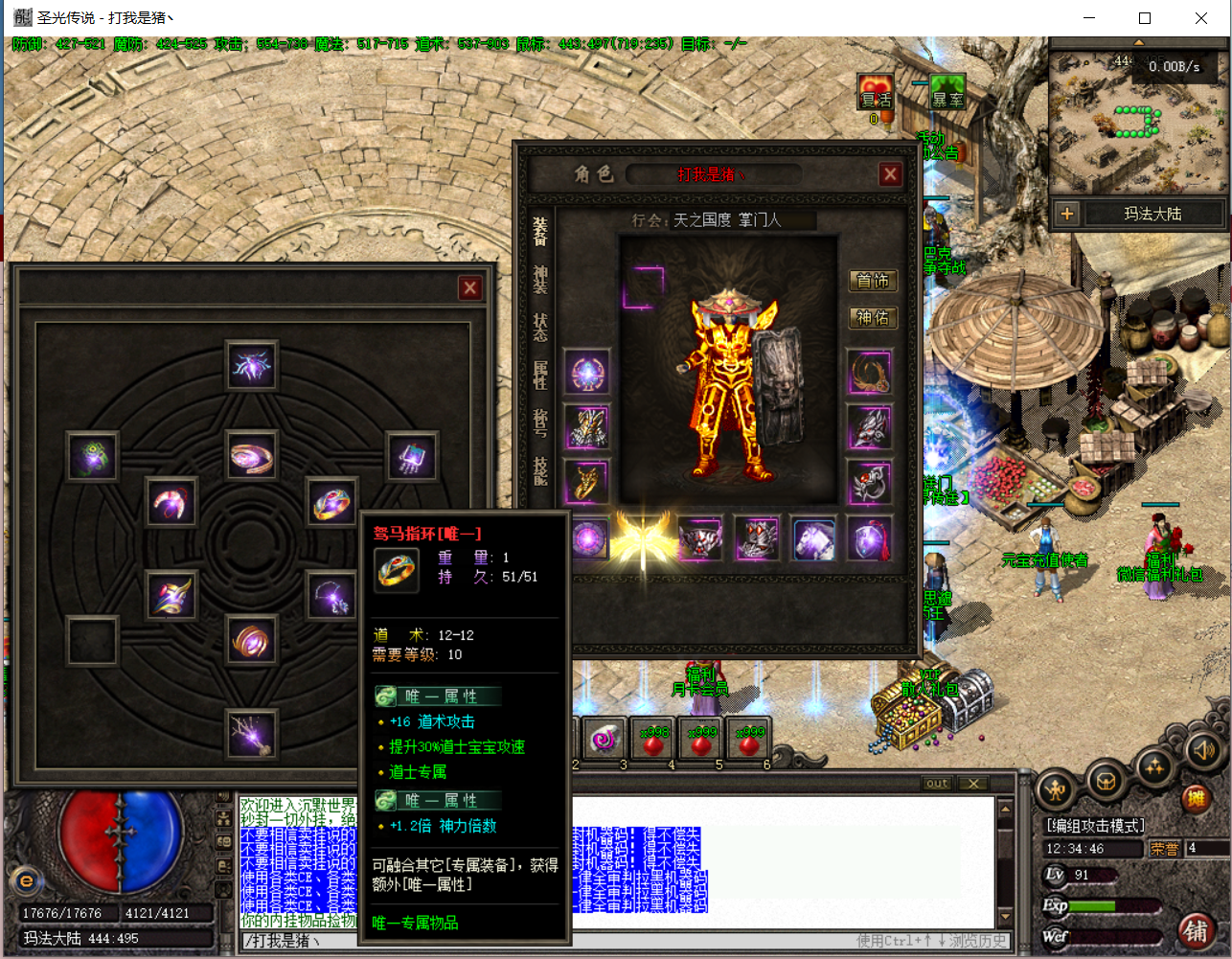
Task: Open the 铺 shop button
Action: pyautogui.click(x=1195, y=929)
